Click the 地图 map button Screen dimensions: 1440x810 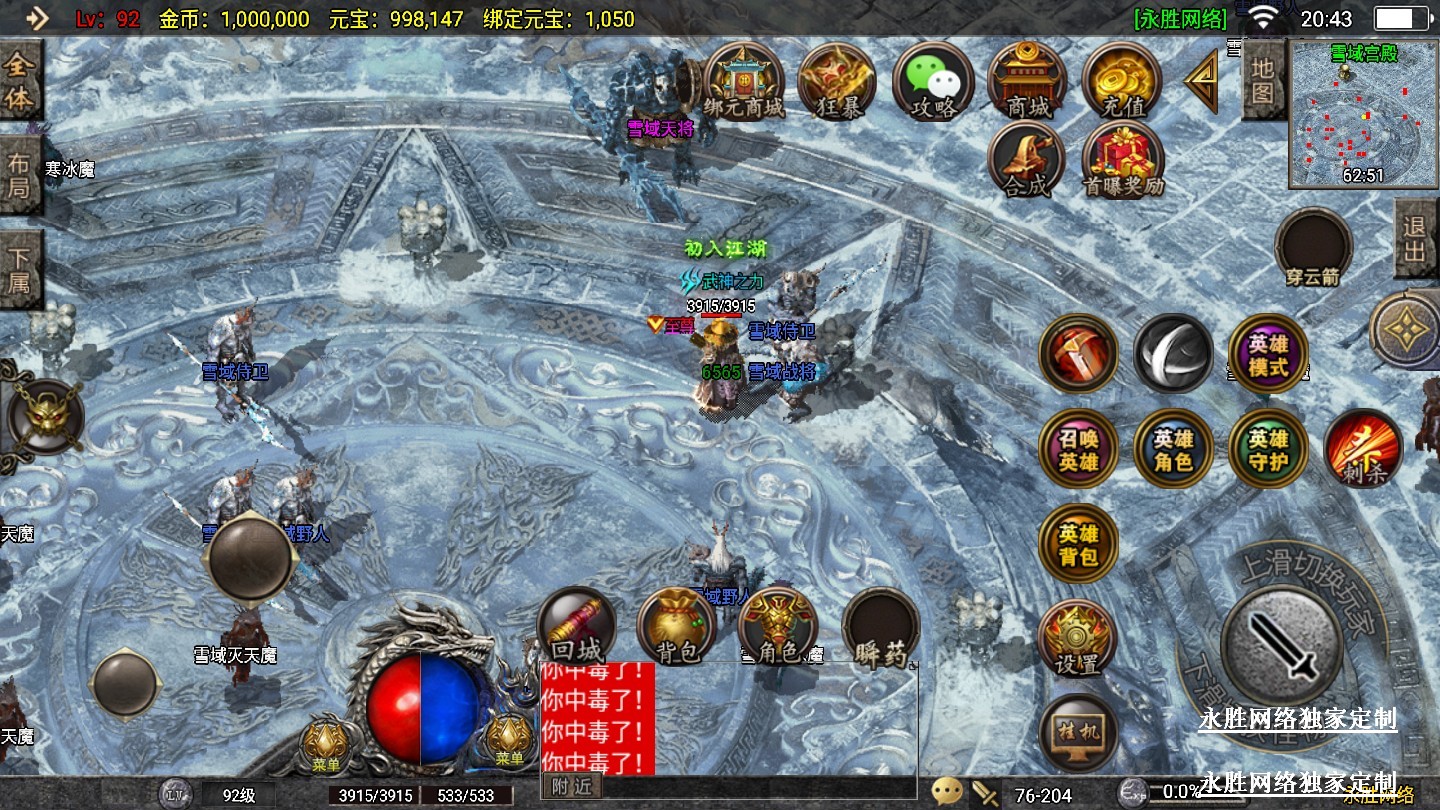(x=1263, y=82)
